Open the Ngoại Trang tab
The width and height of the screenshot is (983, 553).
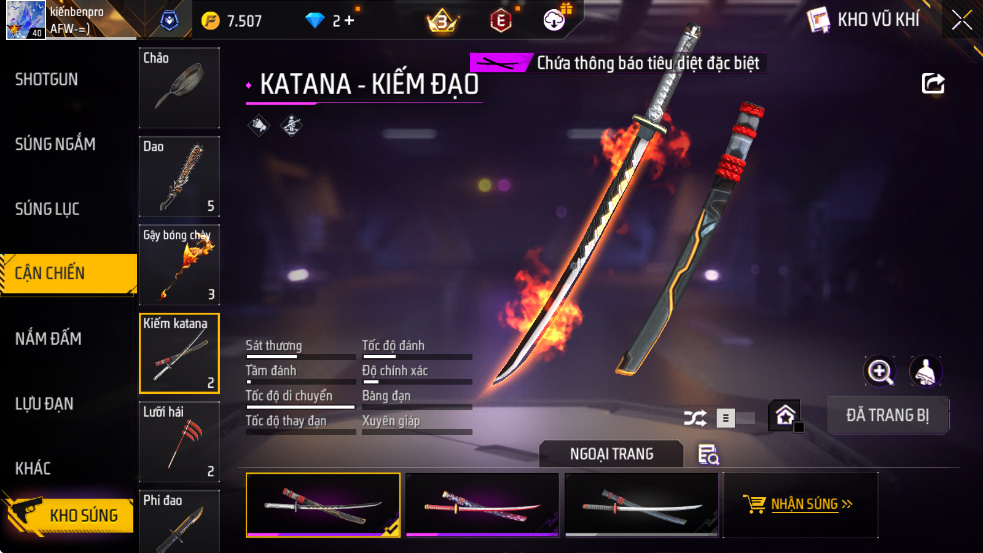[611, 454]
